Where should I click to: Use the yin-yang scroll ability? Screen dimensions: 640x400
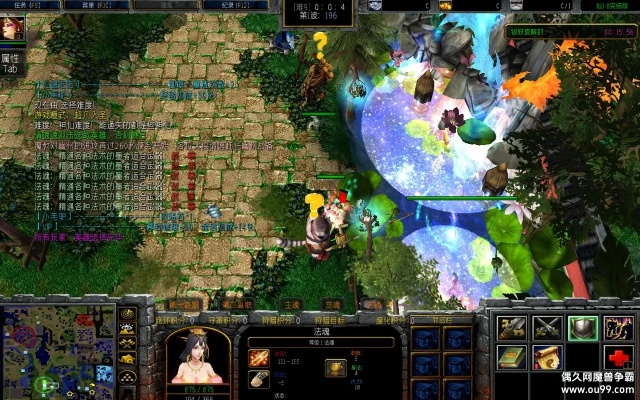546,357
